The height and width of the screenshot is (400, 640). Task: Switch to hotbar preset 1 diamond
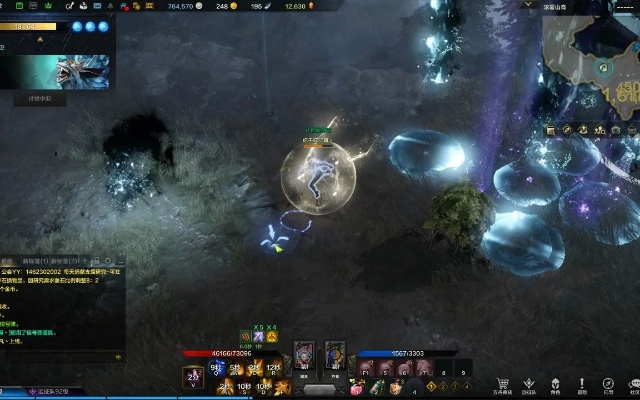coord(431,385)
